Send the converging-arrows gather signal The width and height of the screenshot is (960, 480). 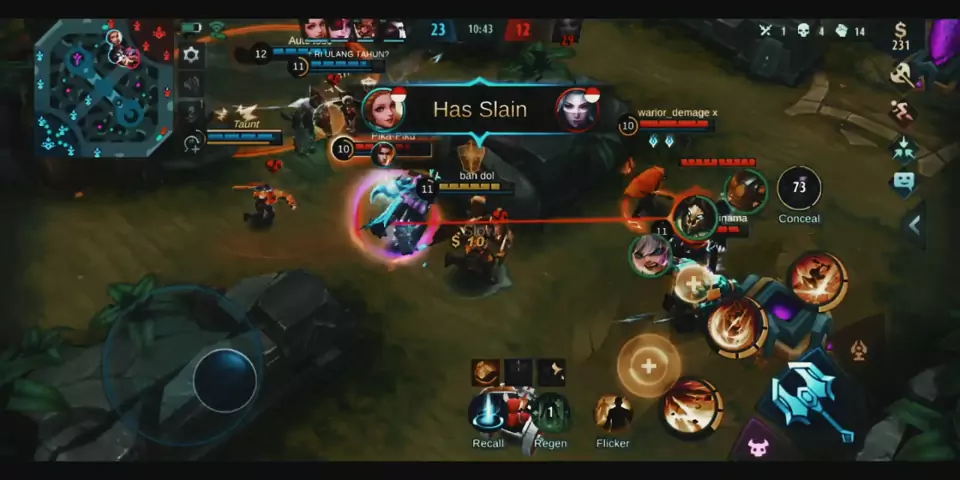click(904, 146)
